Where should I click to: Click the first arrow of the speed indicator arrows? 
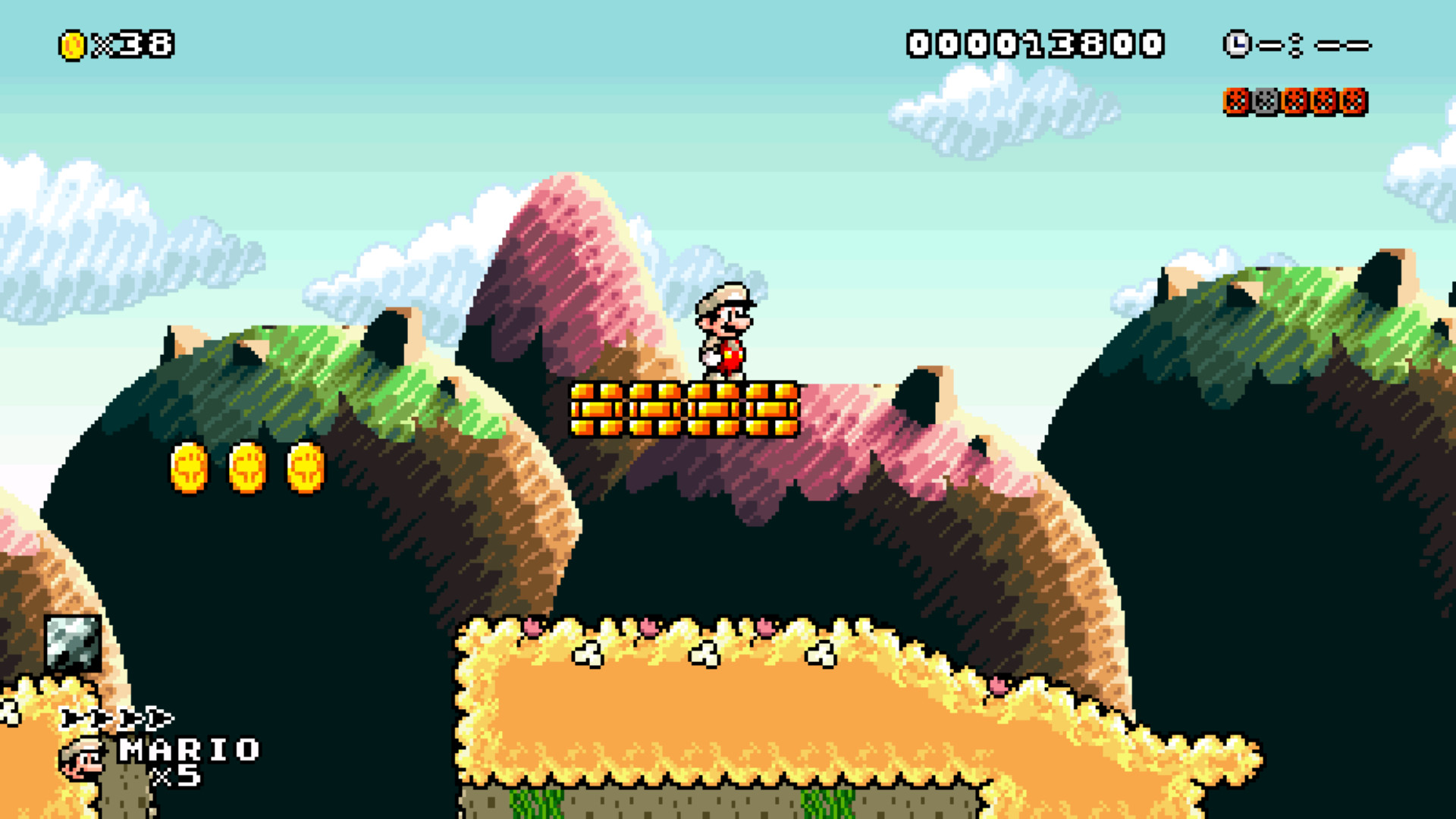click(70, 717)
